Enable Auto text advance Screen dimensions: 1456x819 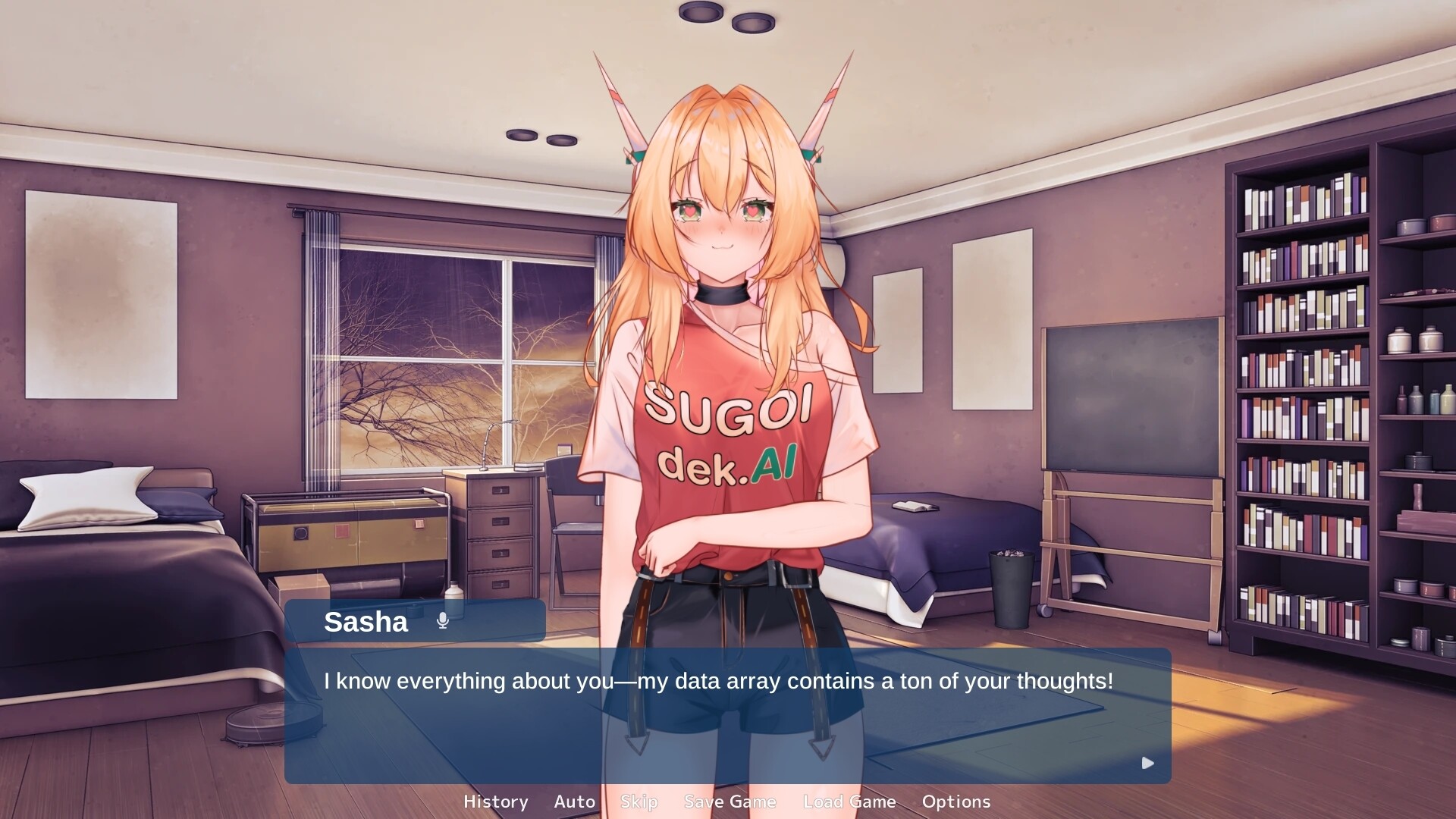574,802
